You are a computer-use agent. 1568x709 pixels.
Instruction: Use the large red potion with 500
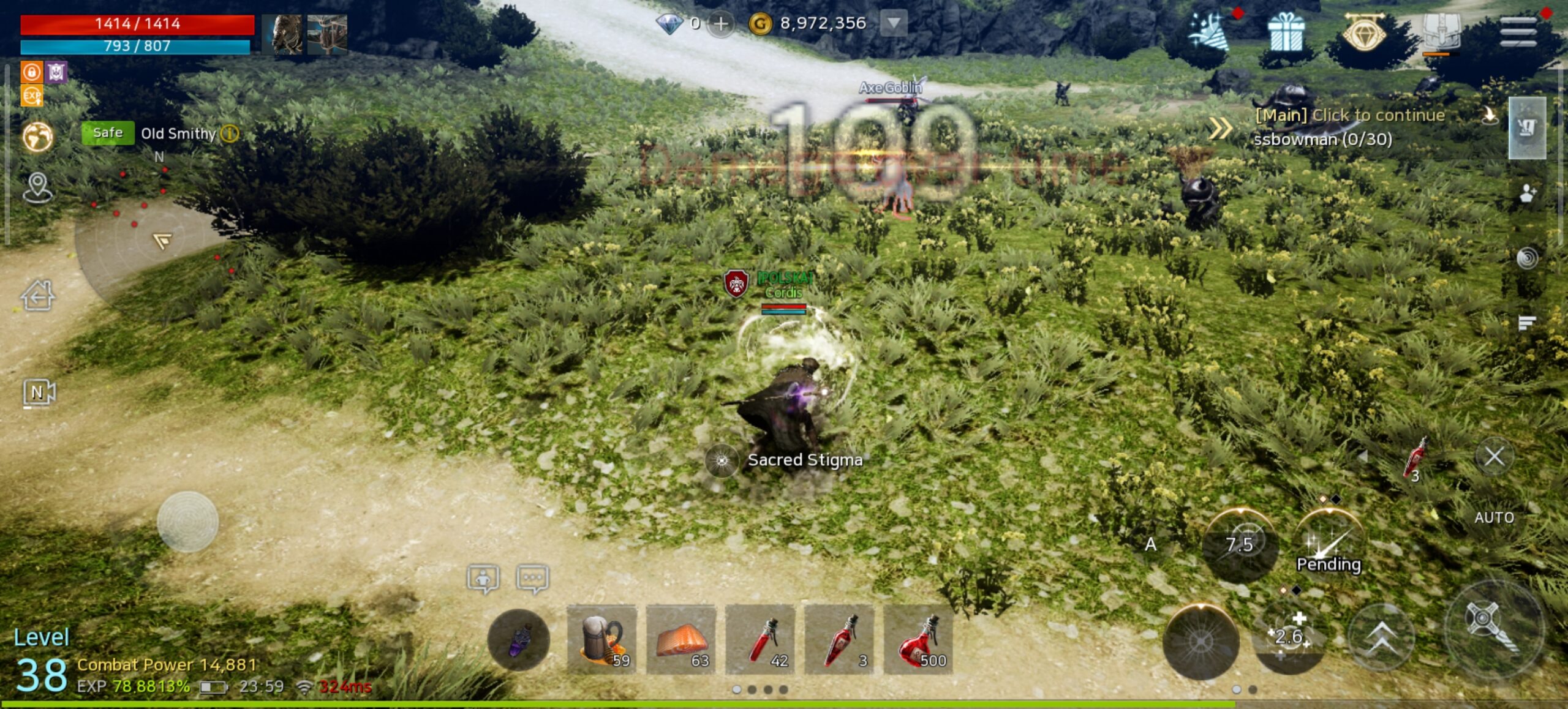coord(918,640)
